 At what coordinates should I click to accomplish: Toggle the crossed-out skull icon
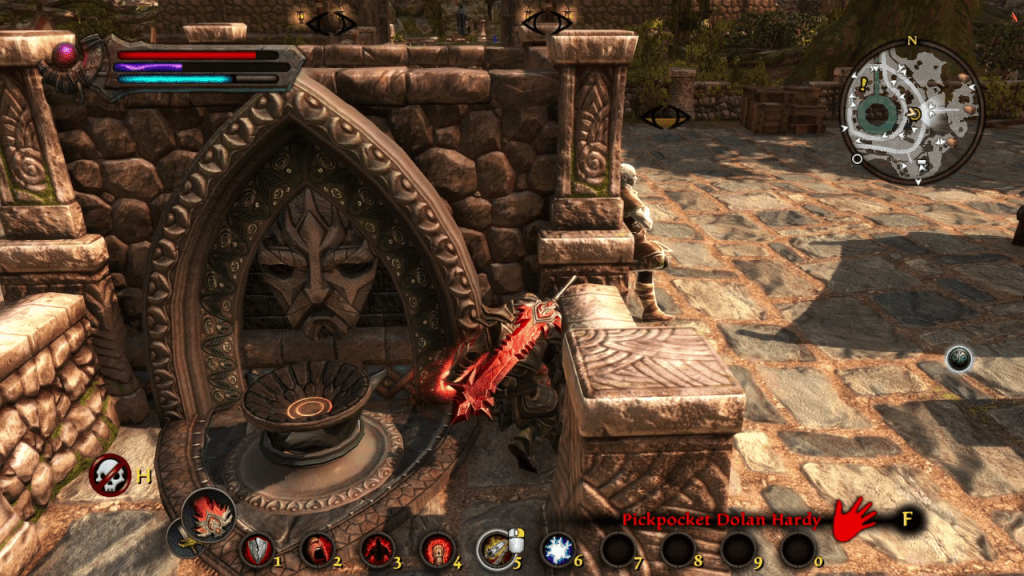coord(109,475)
